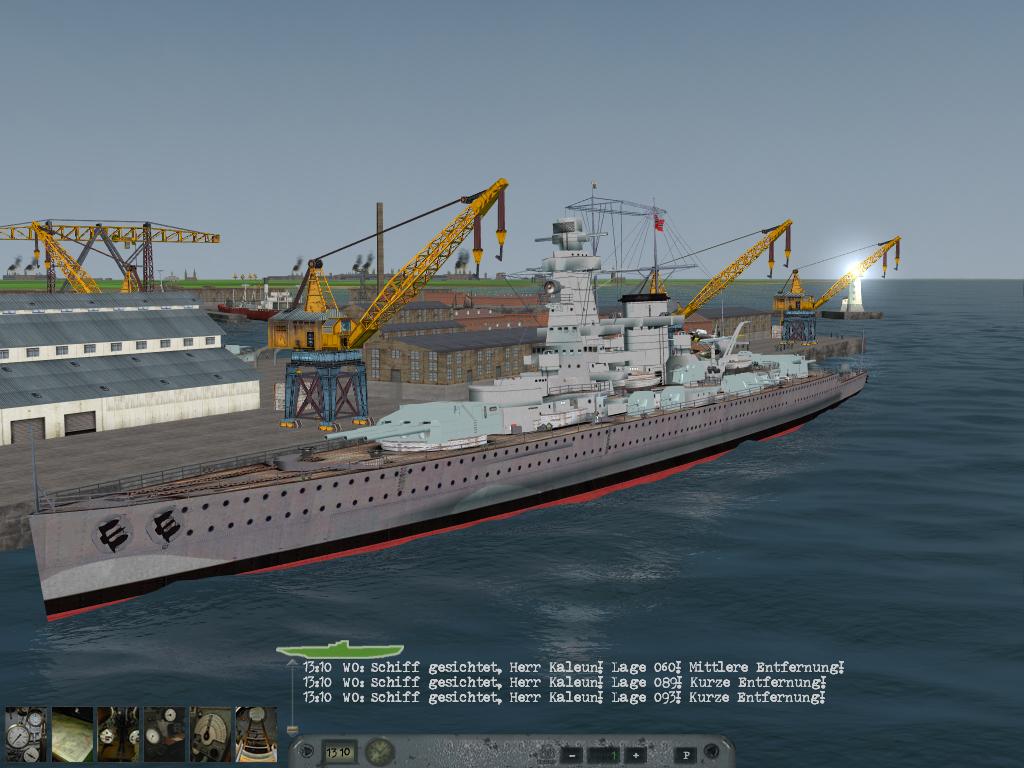The width and height of the screenshot is (1024, 768).
Task: Go to the conning tower ladder view
Action: [256, 735]
